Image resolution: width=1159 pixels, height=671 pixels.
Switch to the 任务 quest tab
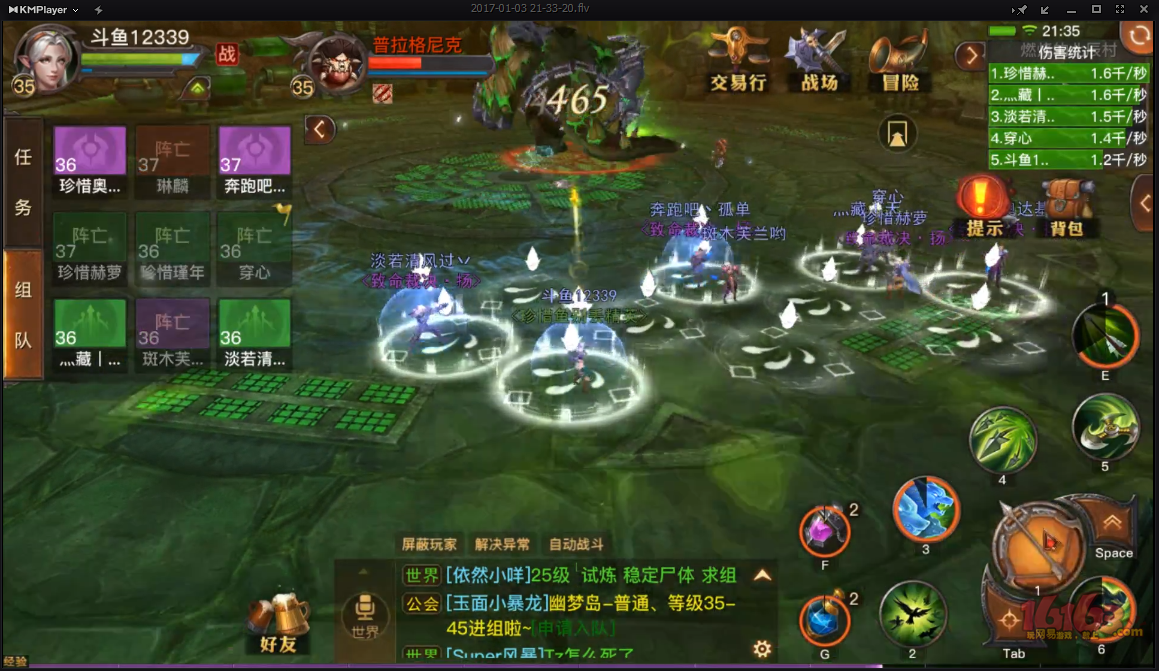click(23, 182)
